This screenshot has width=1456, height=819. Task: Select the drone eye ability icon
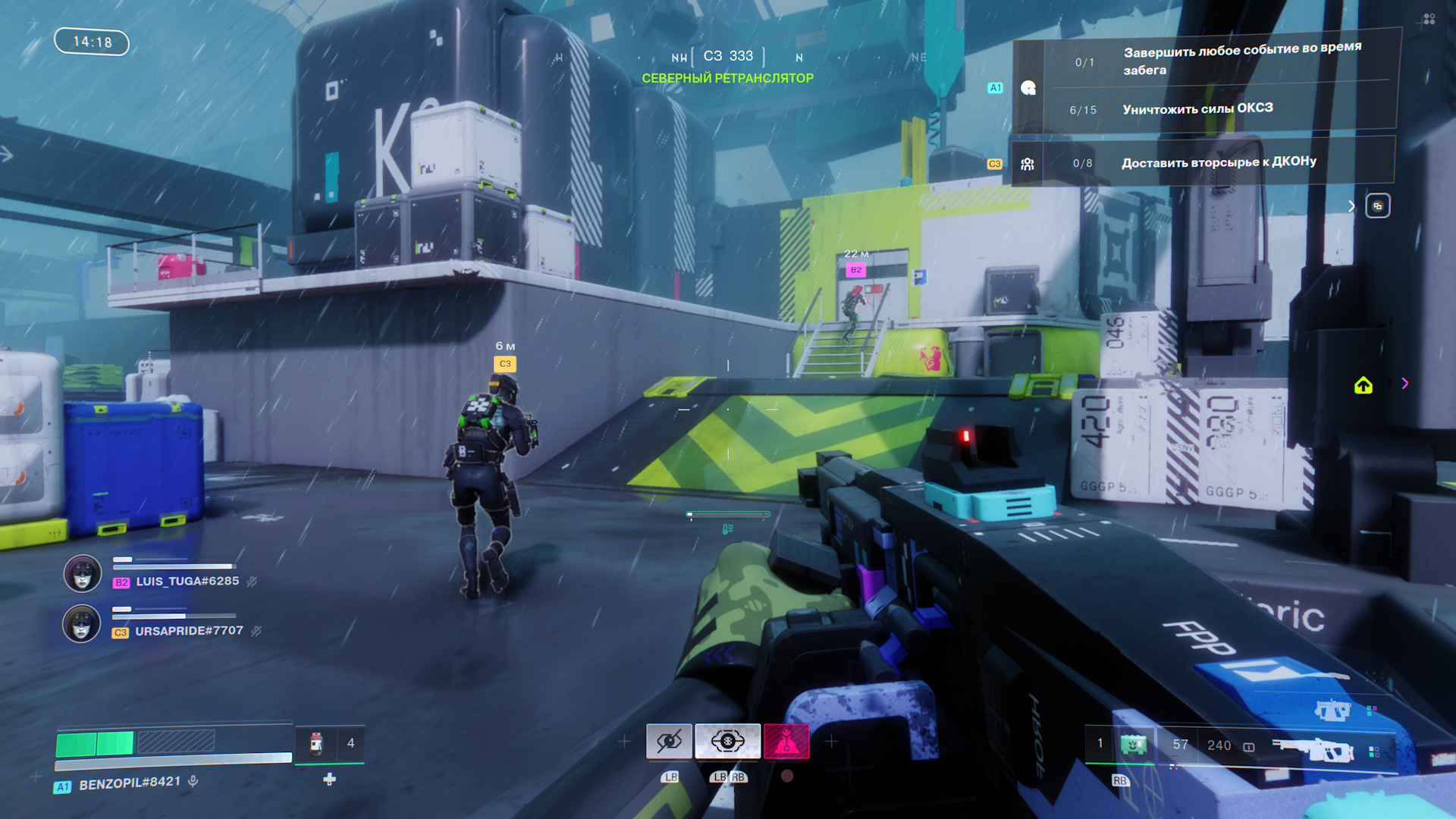pos(727,741)
